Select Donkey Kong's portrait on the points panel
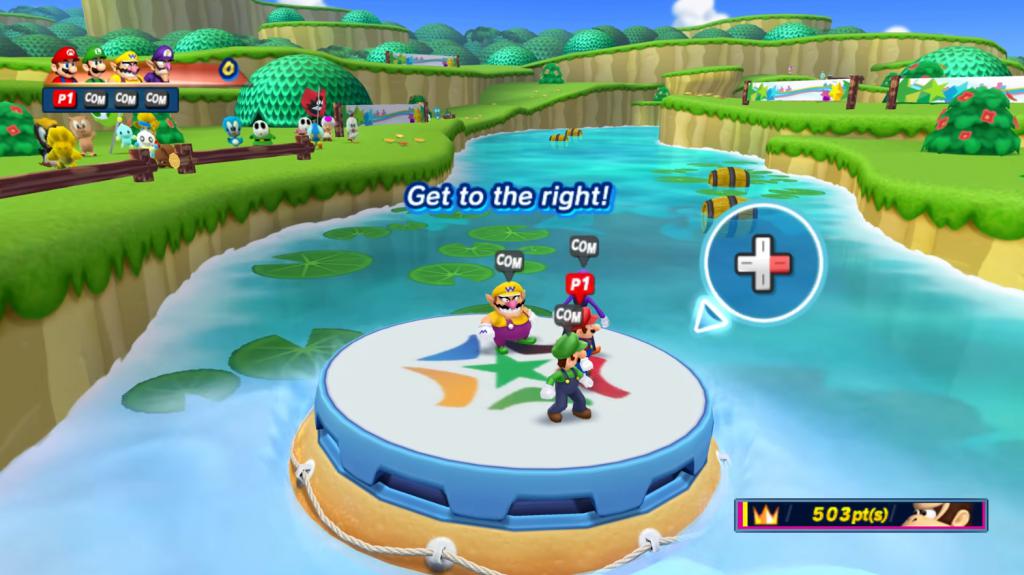The height and width of the screenshot is (575, 1024). click(941, 515)
